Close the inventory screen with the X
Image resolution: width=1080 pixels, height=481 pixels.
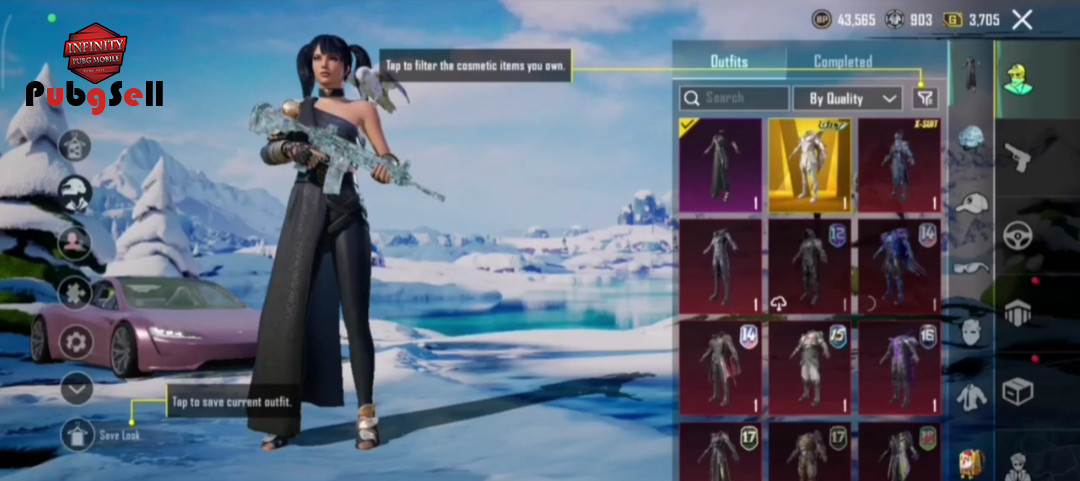[x=1022, y=19]
